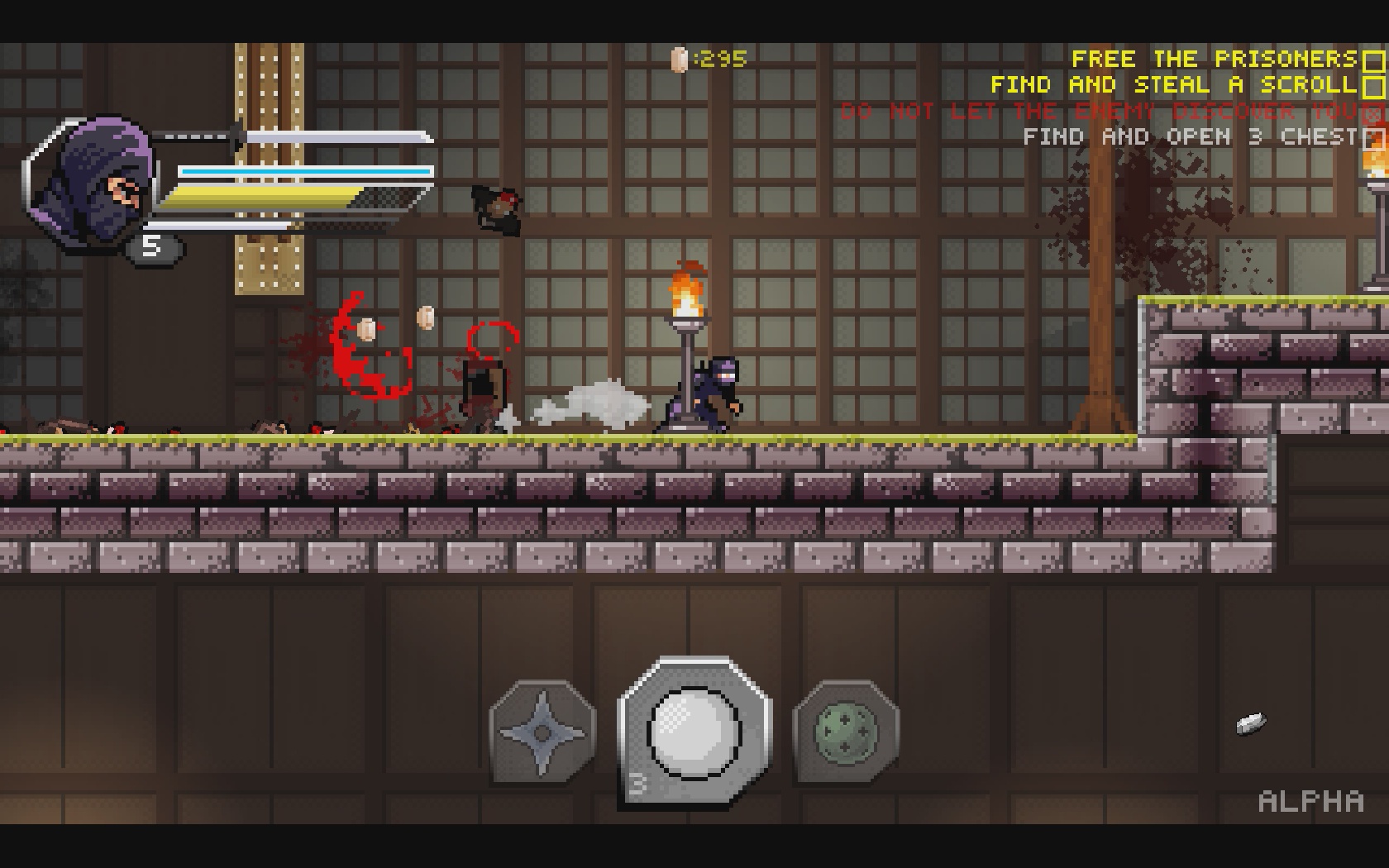
Task: Click the coin icon at the top
Action: [680, 58]
